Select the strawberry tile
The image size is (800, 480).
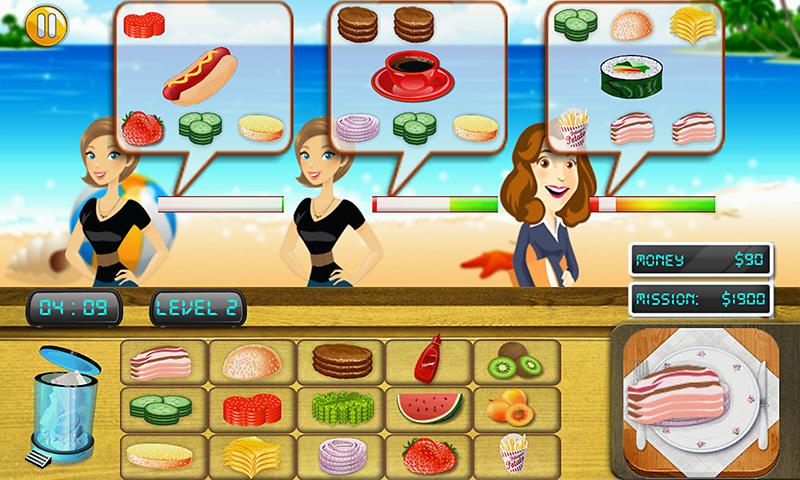coord(429,455)
